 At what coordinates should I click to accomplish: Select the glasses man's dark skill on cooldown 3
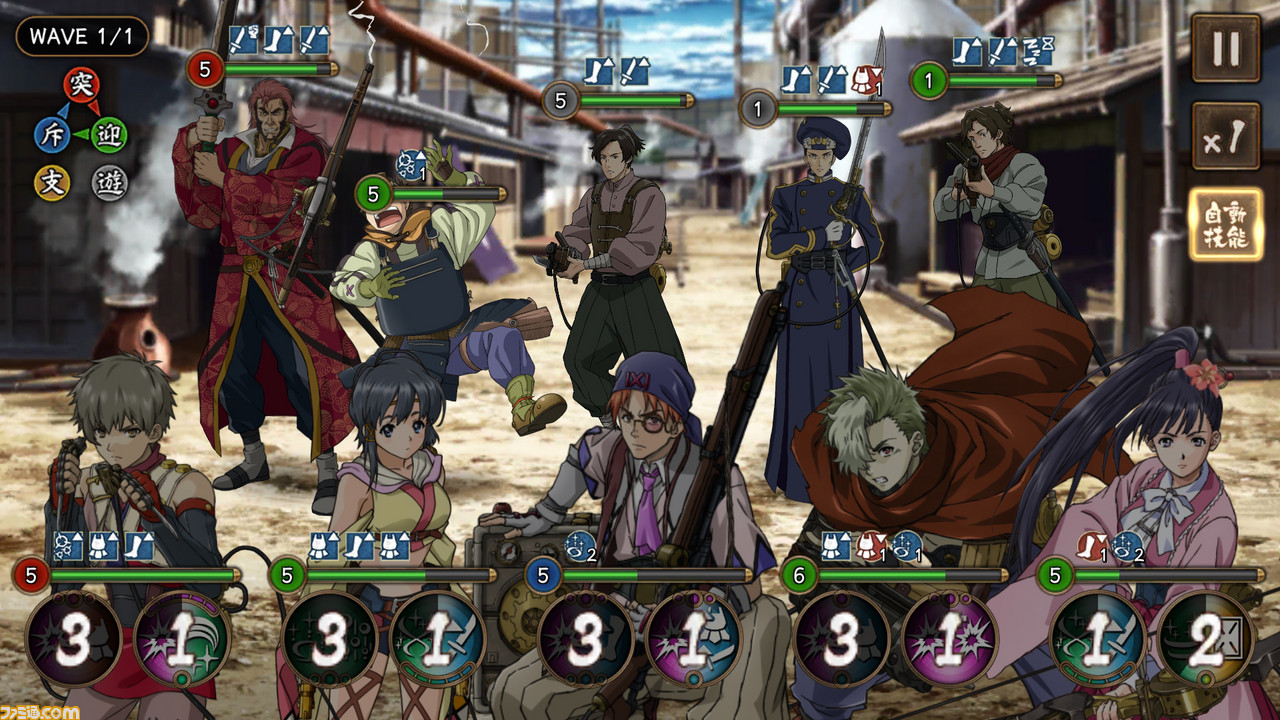pyautogui.click(x=585, y=640)
